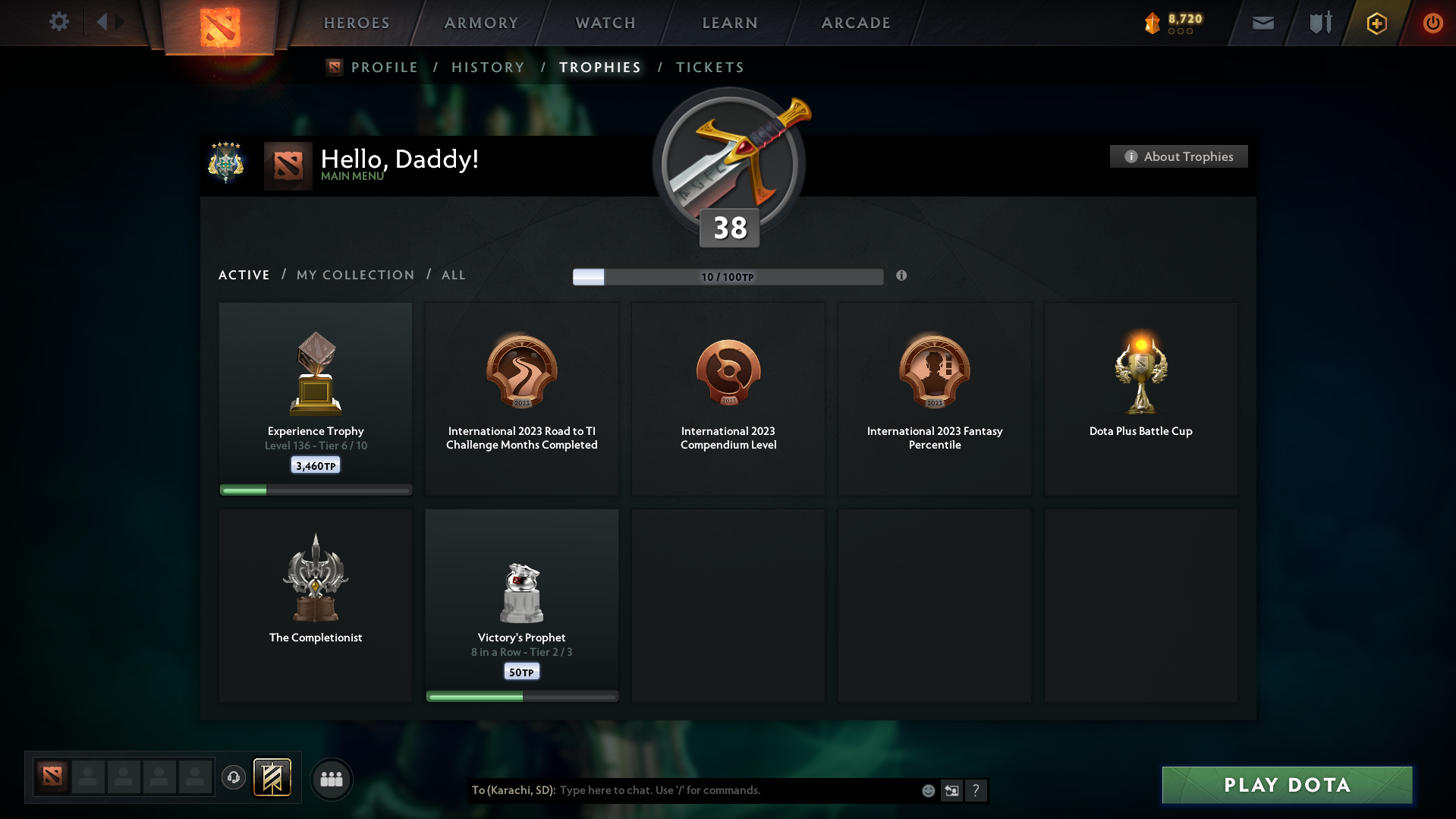Open your messages inbox via envelope icon
Screen dimensions: 1456x819
[1263, 23]
